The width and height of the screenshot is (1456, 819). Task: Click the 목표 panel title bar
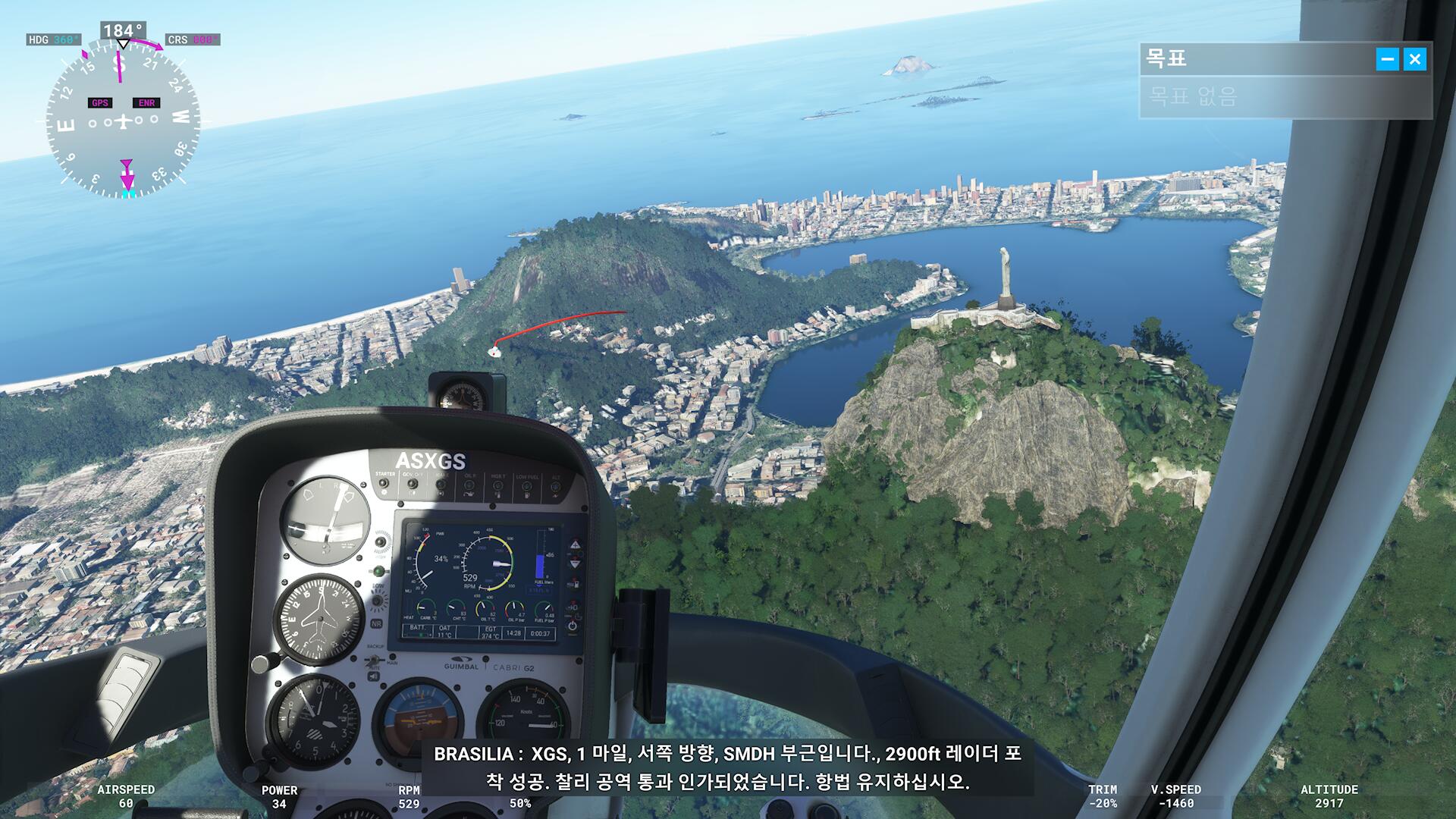point(1251,59)
